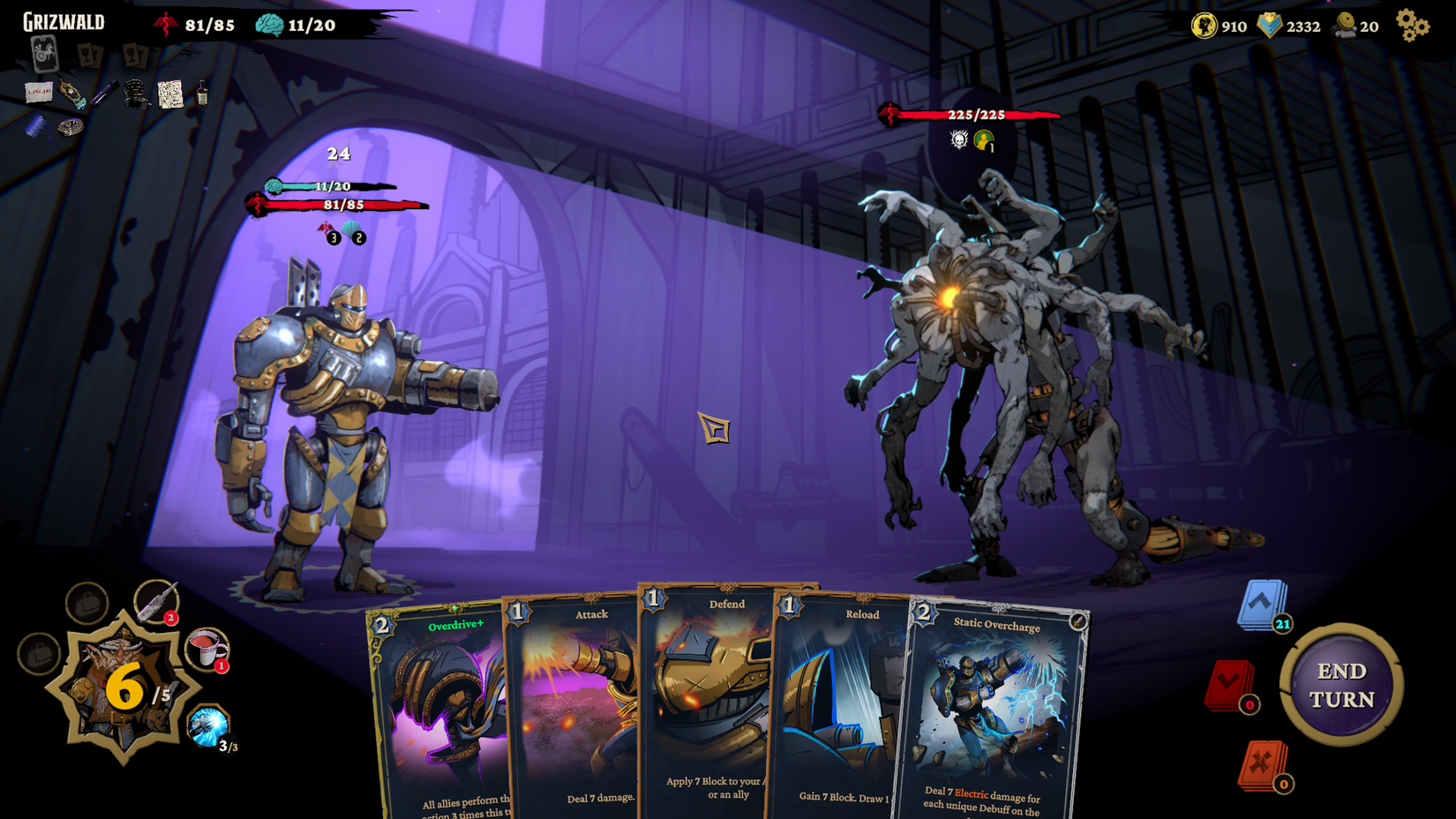Activate the blue lightning orb ability

click(208, 725)
